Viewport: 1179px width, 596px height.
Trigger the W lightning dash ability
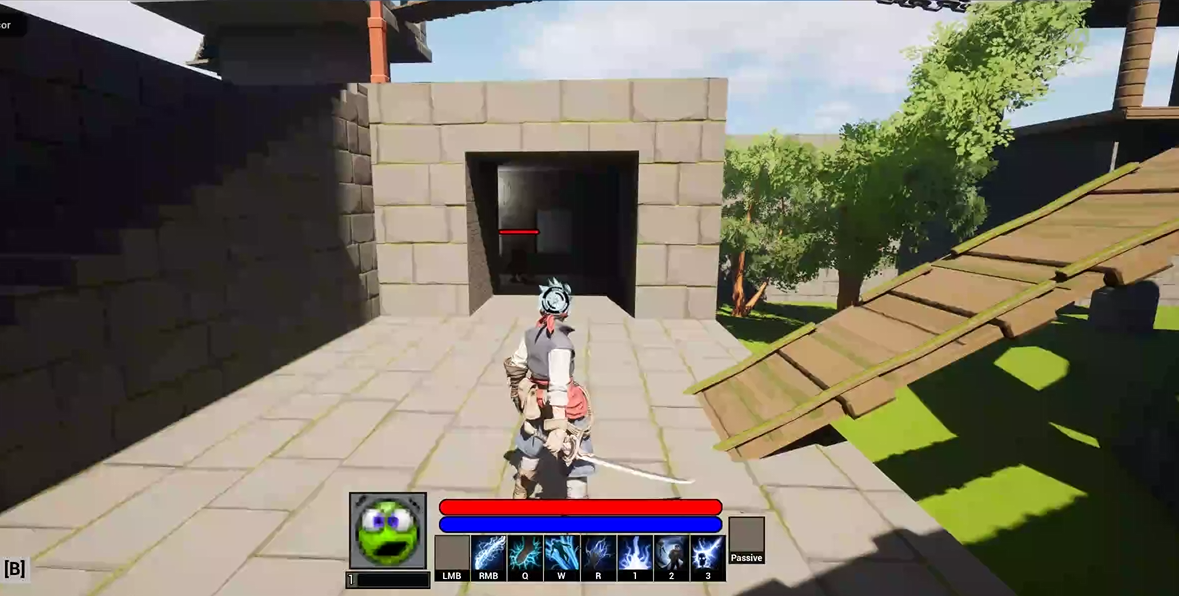click(x=561, y=555)
